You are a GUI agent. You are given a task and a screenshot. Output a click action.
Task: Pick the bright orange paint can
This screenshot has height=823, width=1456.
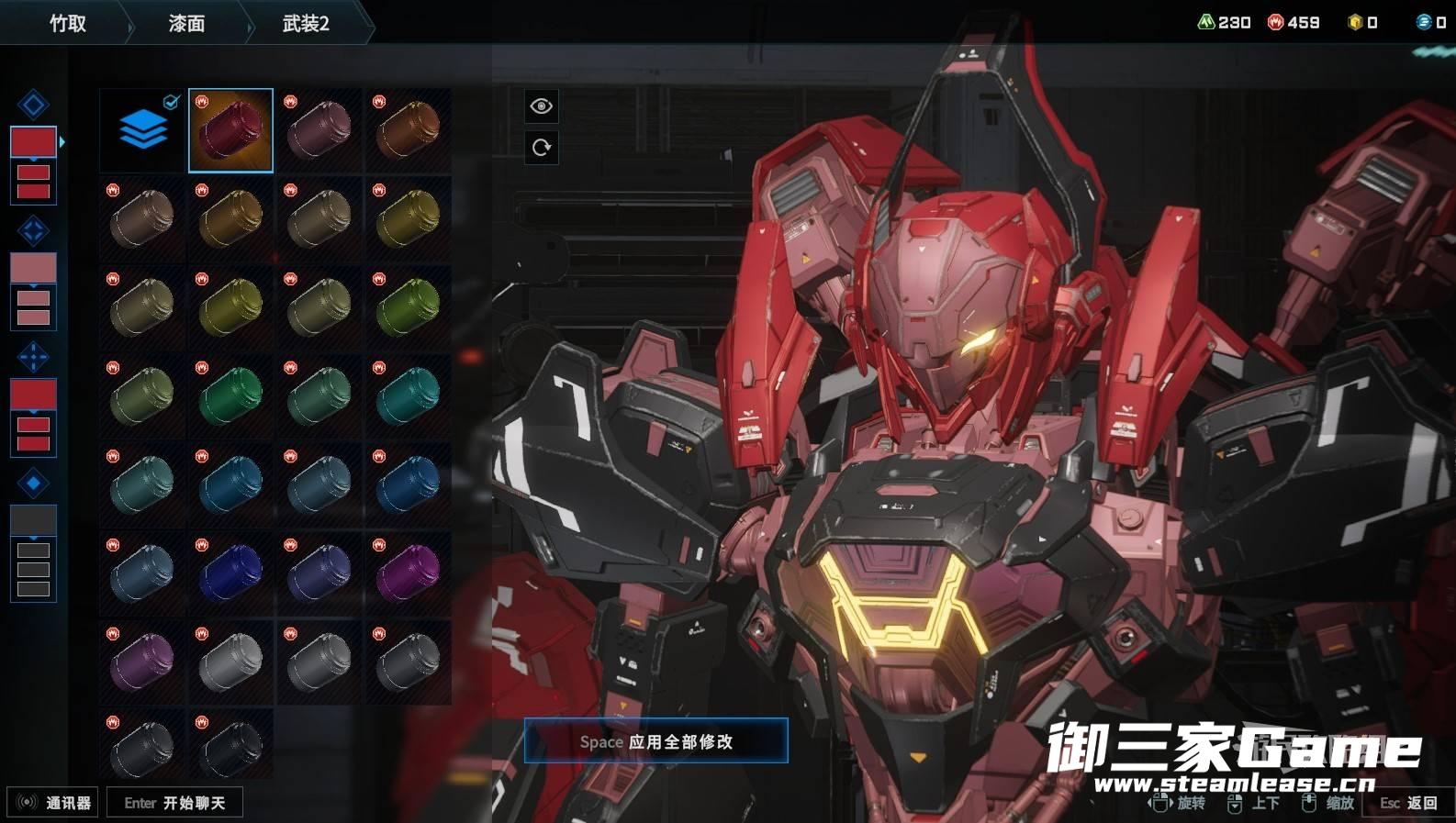click(x=409, y=130)
